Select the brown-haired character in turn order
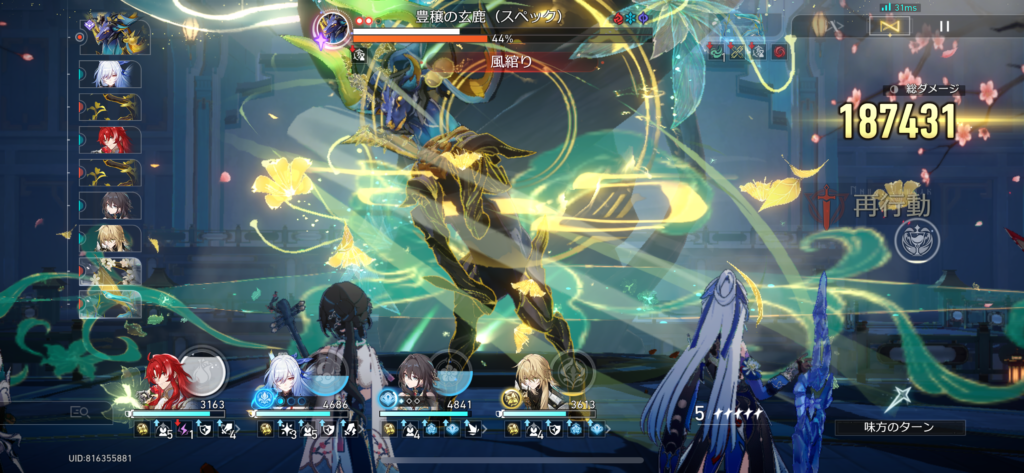Screen dimensions: 1024x473 click(117, 206)
